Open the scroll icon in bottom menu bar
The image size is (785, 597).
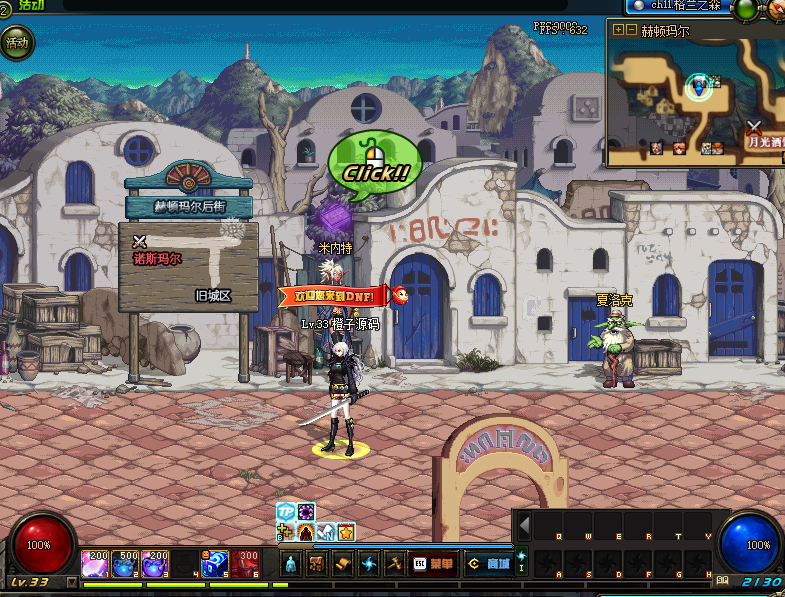[x=343, y=564]
